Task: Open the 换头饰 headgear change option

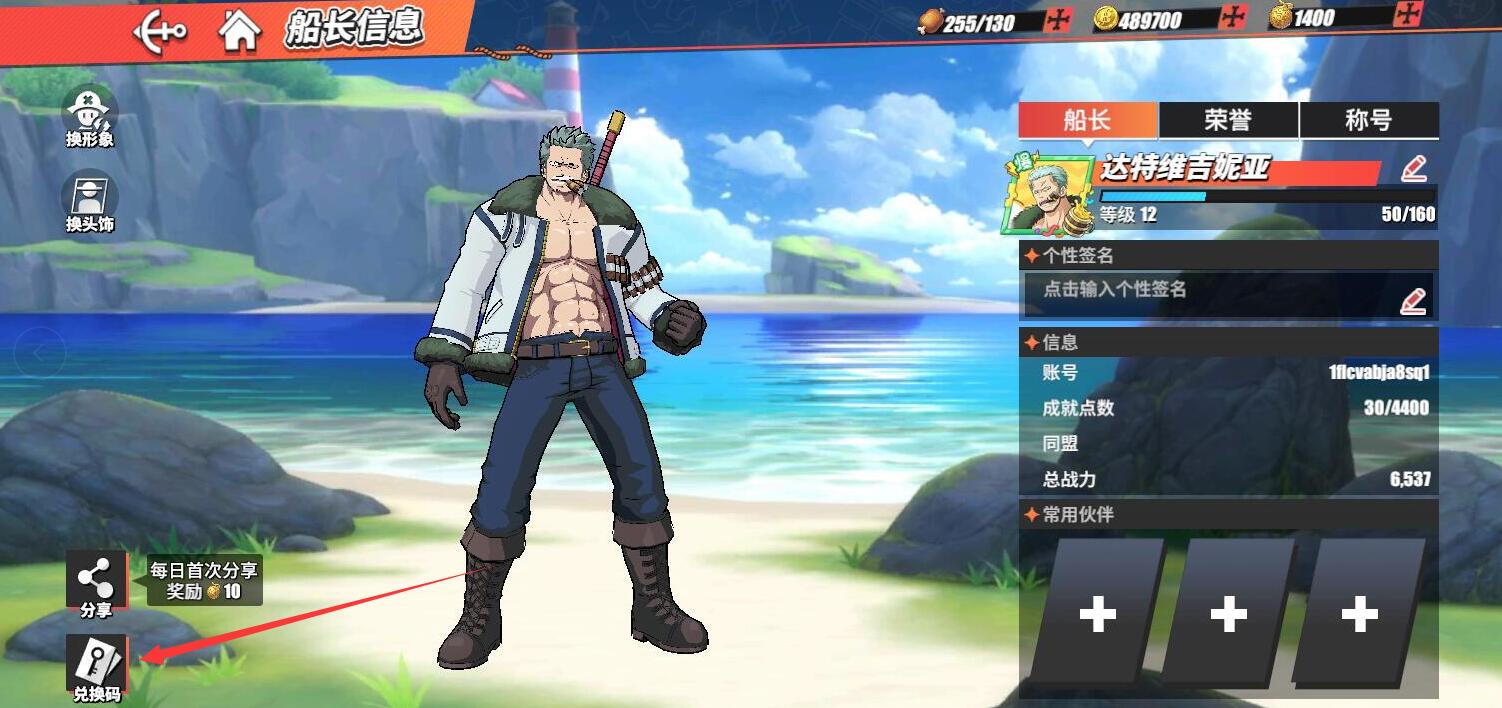Action: click(x=90, y=201)
